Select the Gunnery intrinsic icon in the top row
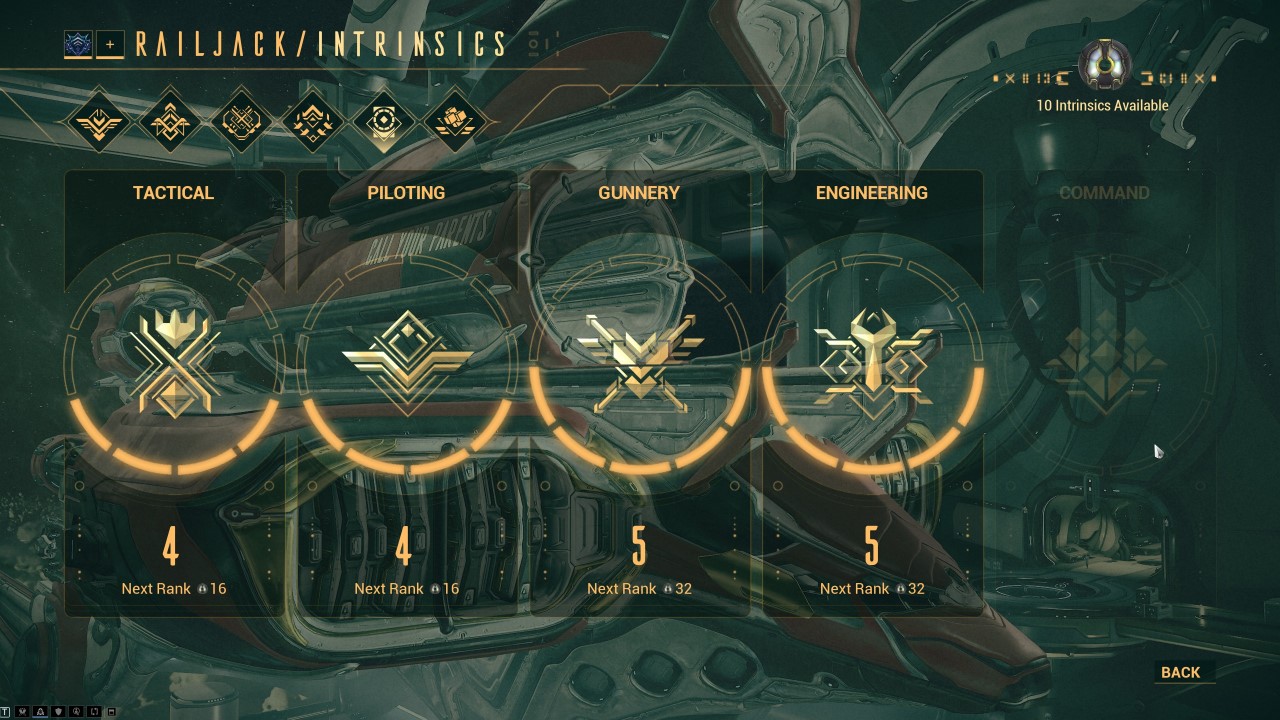Viewport: 1280px width, 720px height. click(241, 120)
